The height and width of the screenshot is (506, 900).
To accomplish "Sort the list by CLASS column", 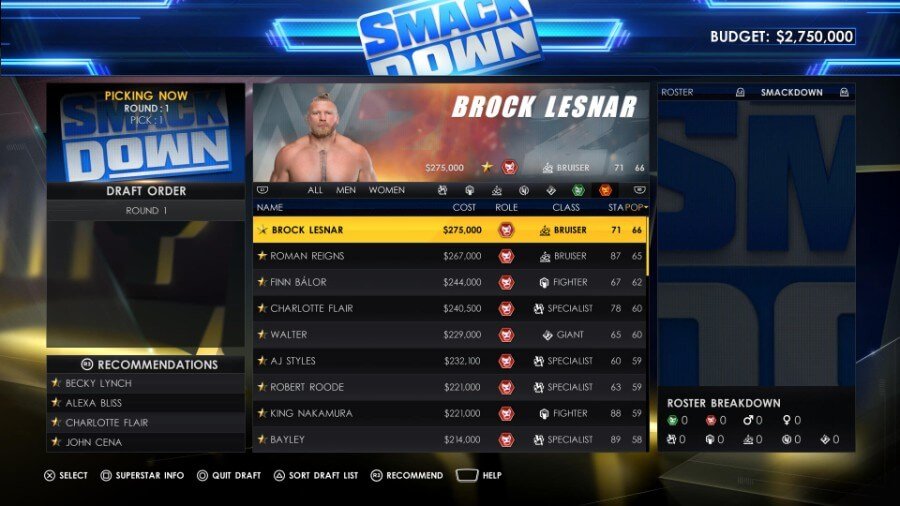I will tap(566, 207).
